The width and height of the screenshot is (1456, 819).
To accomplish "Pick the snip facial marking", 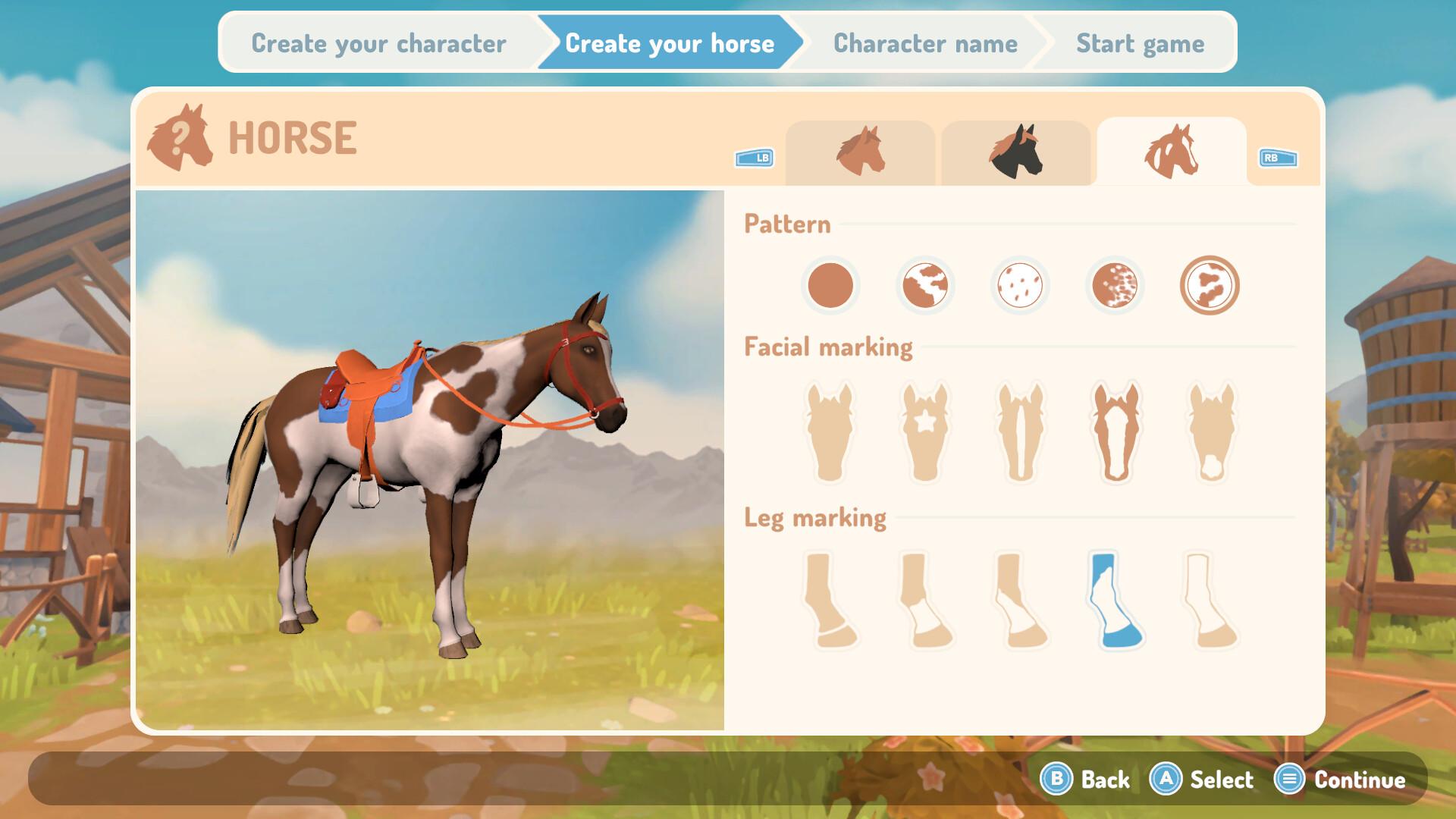I will 1210,428.
